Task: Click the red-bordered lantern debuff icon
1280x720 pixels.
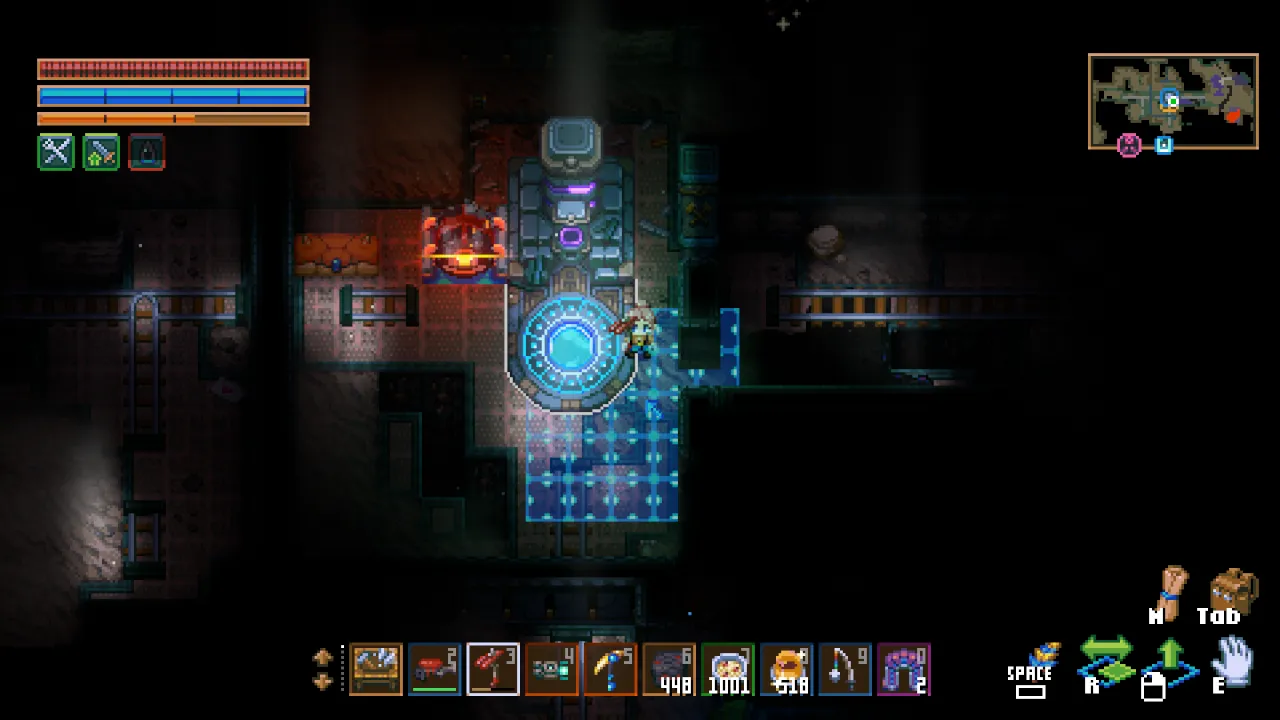Action: coord(145,152)
